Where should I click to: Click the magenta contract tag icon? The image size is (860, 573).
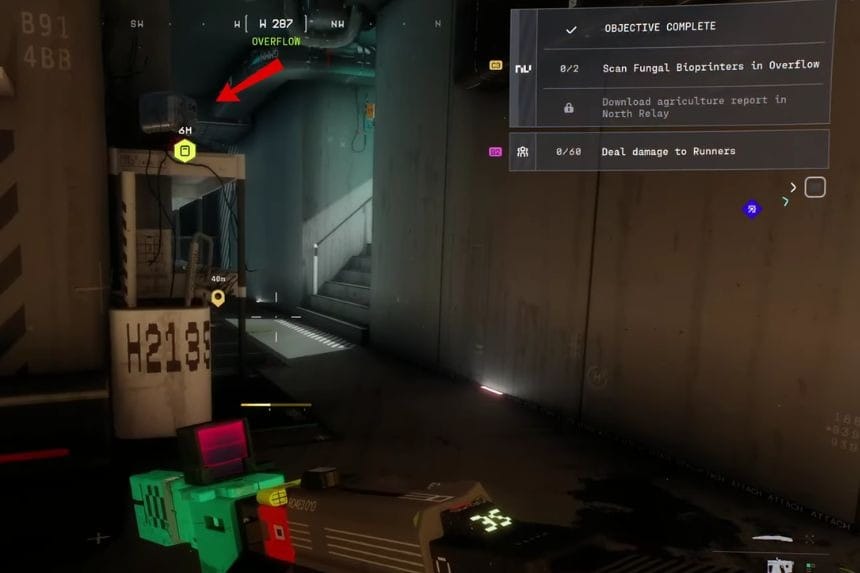496,152
